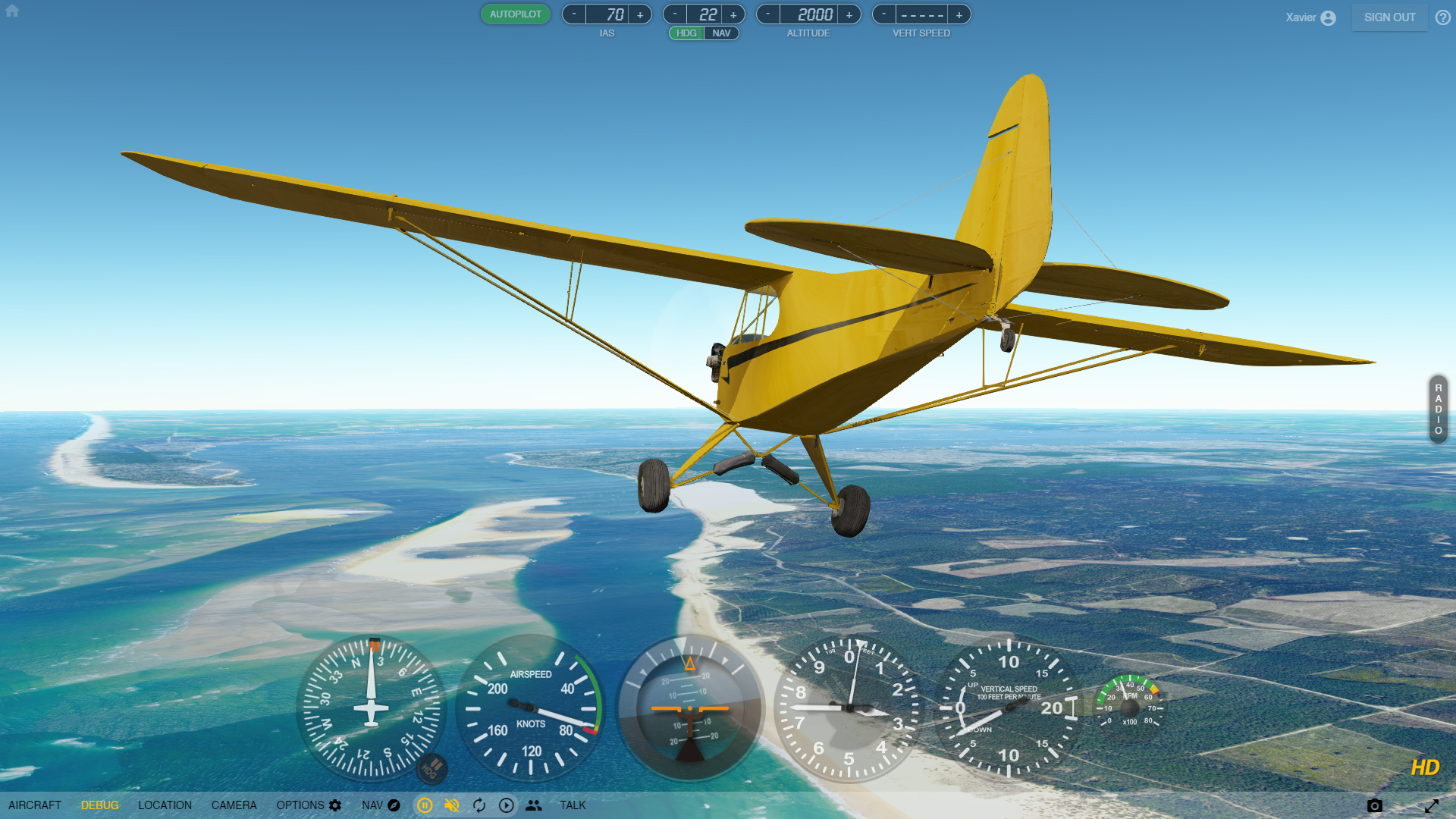Open the AIRCRAFT menu
Screen dimensions: 1456x819
(x=35, y=805)
